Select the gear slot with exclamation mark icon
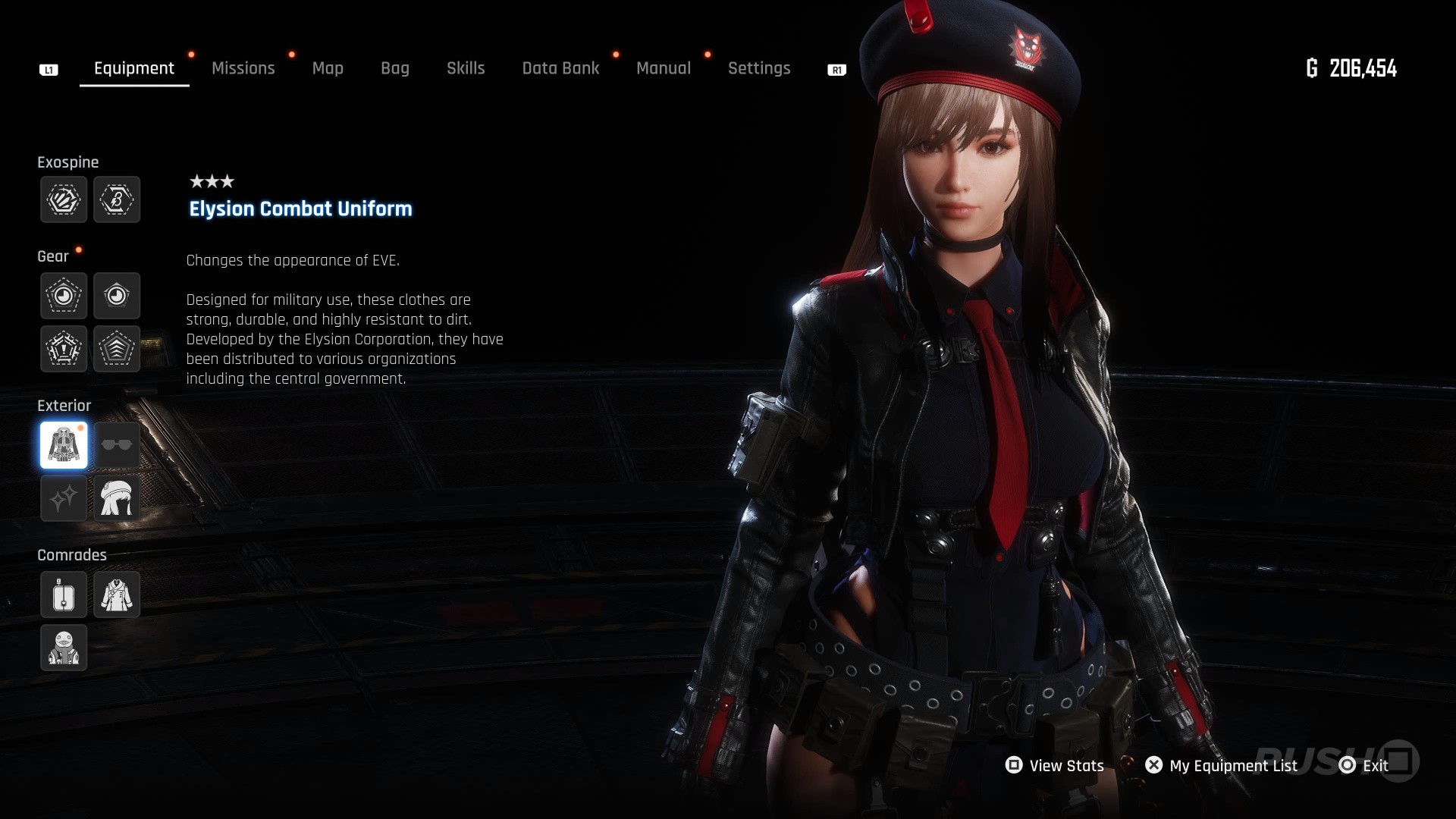 [64, 349]
